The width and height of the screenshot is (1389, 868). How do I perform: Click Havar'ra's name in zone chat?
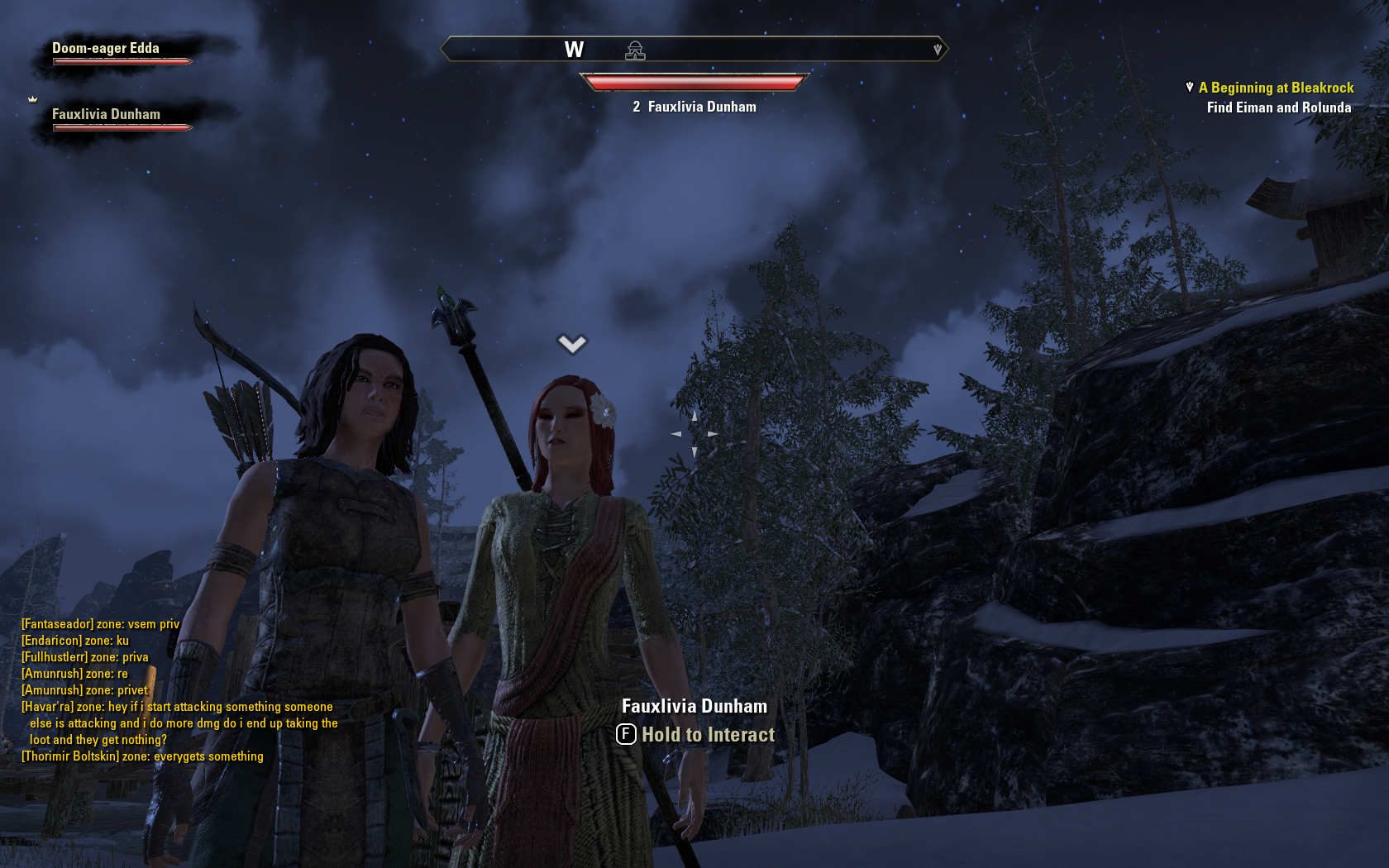point(48,707)
